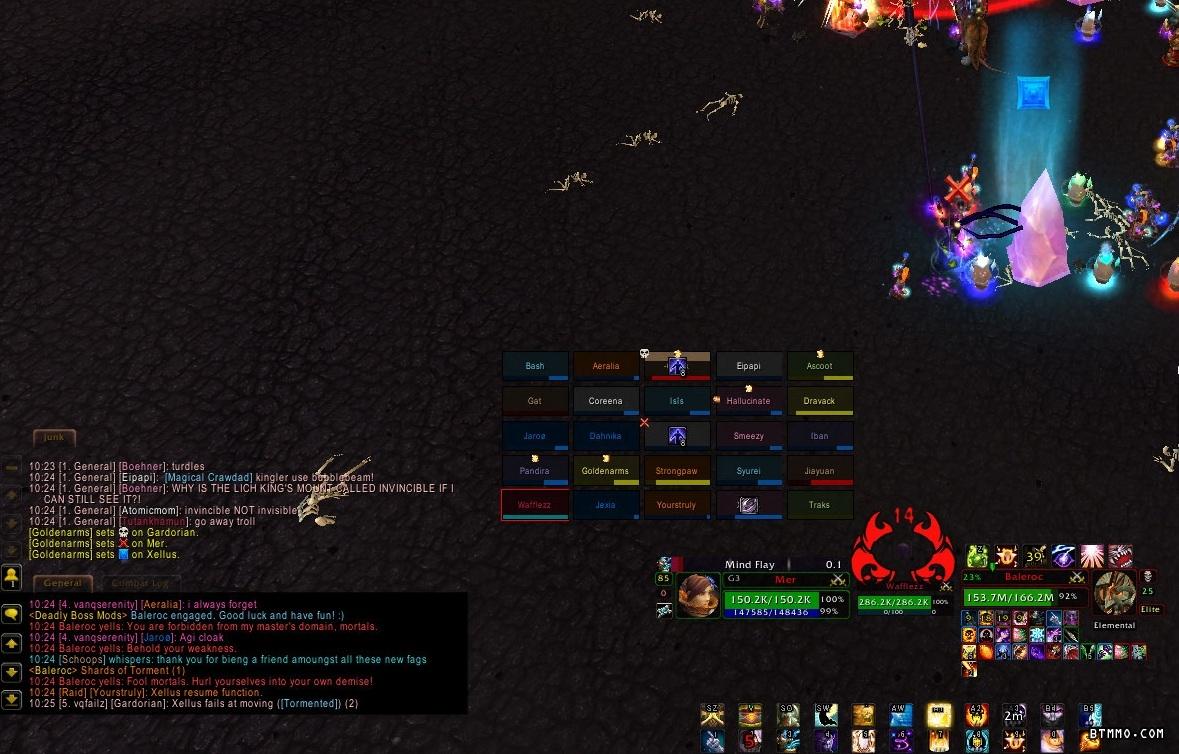The width and height of the screenshot is (1179, 754).
Task: Open the General chat tab
Action: tap(63, 583)
